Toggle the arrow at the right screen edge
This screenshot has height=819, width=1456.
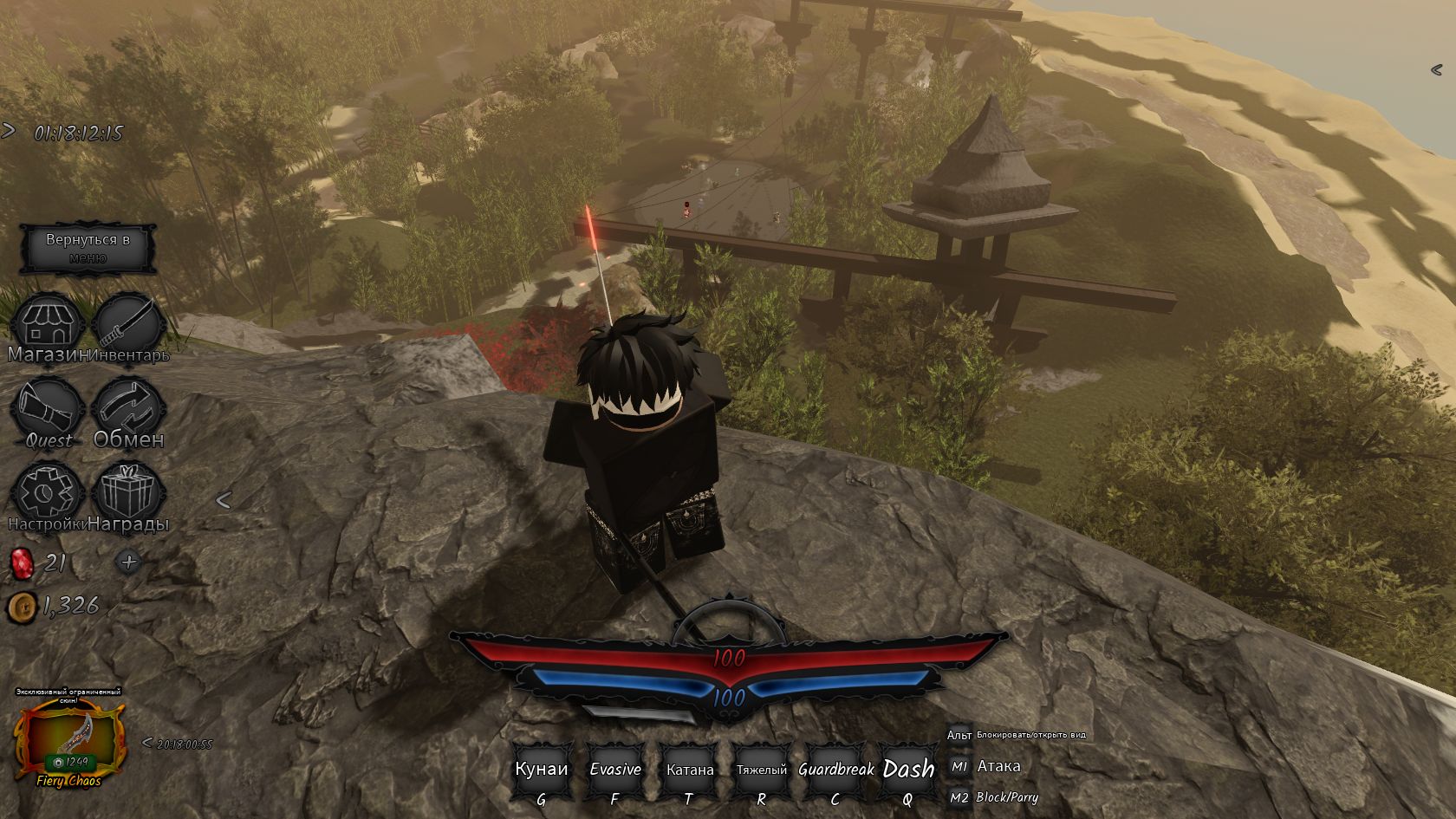point(1435,69)
